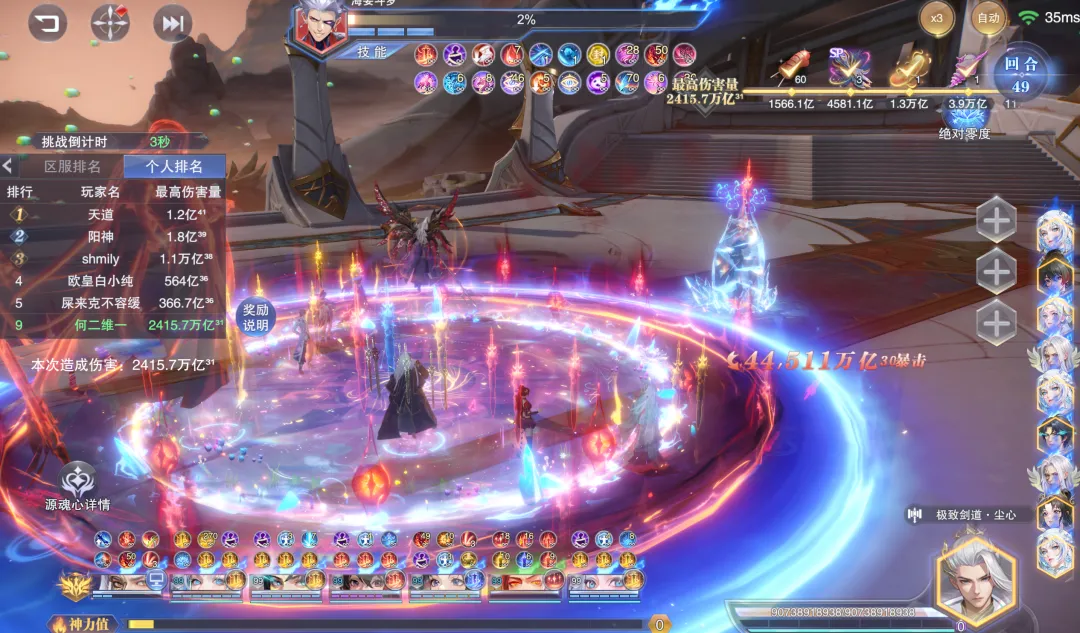1080x633 pixels.
Task: Open the boss 技能 skill list
Action: click(x=372, y=52)
